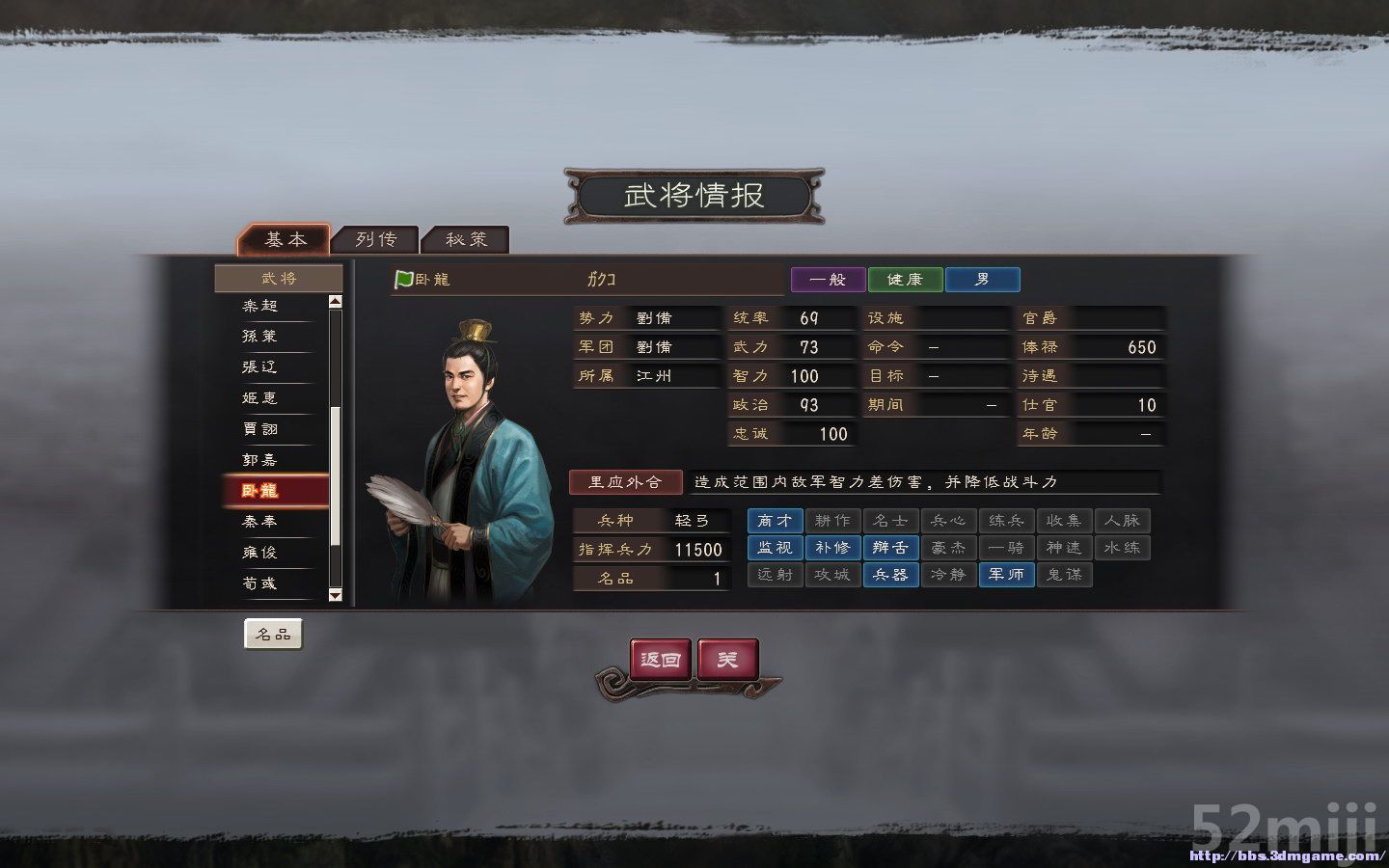Select the 商才 skill icon
The image size is (1389, 868).
(x=775, y=521)
